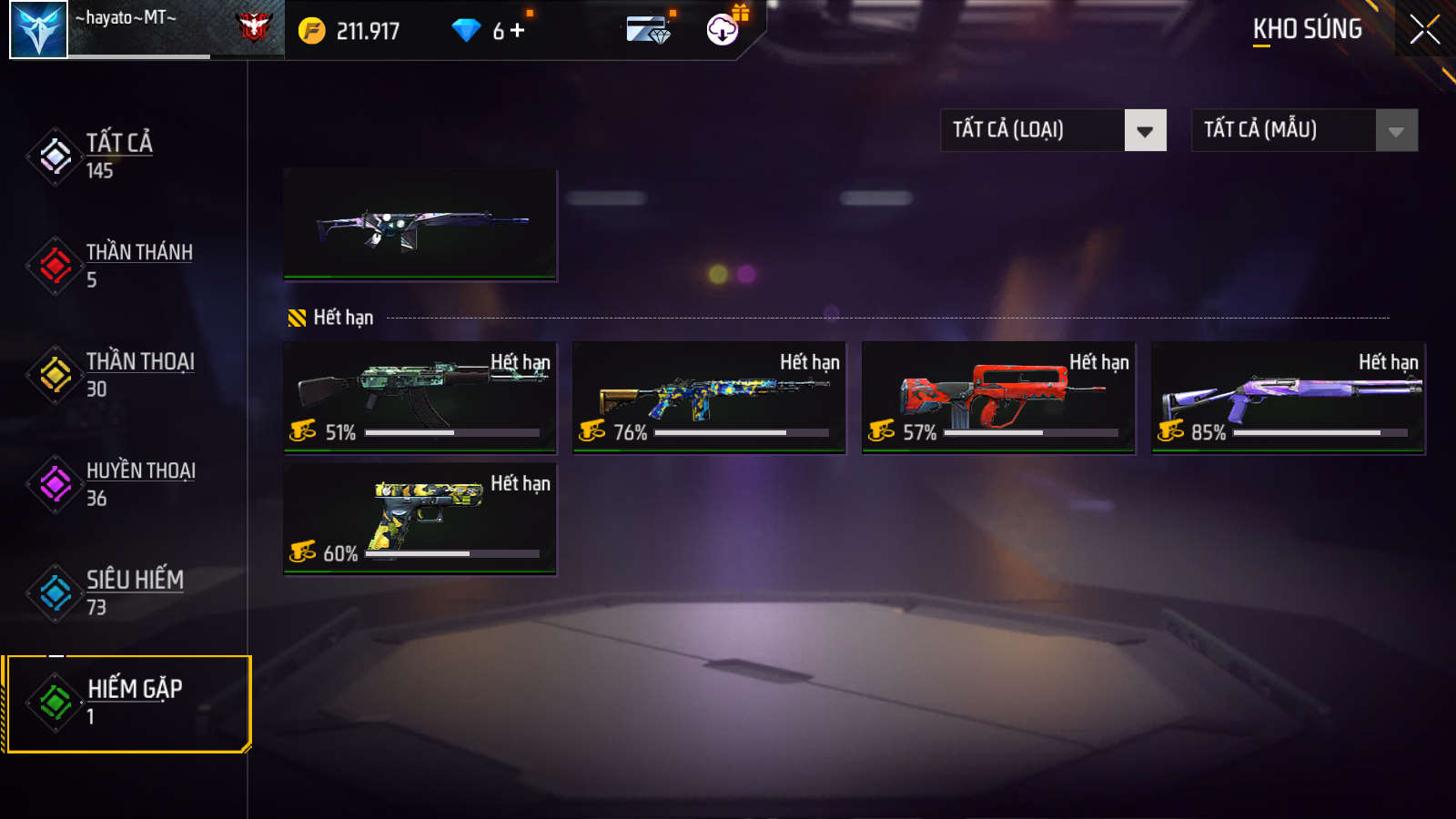Click the cloud download gift icon

click(x=723, y=30)
